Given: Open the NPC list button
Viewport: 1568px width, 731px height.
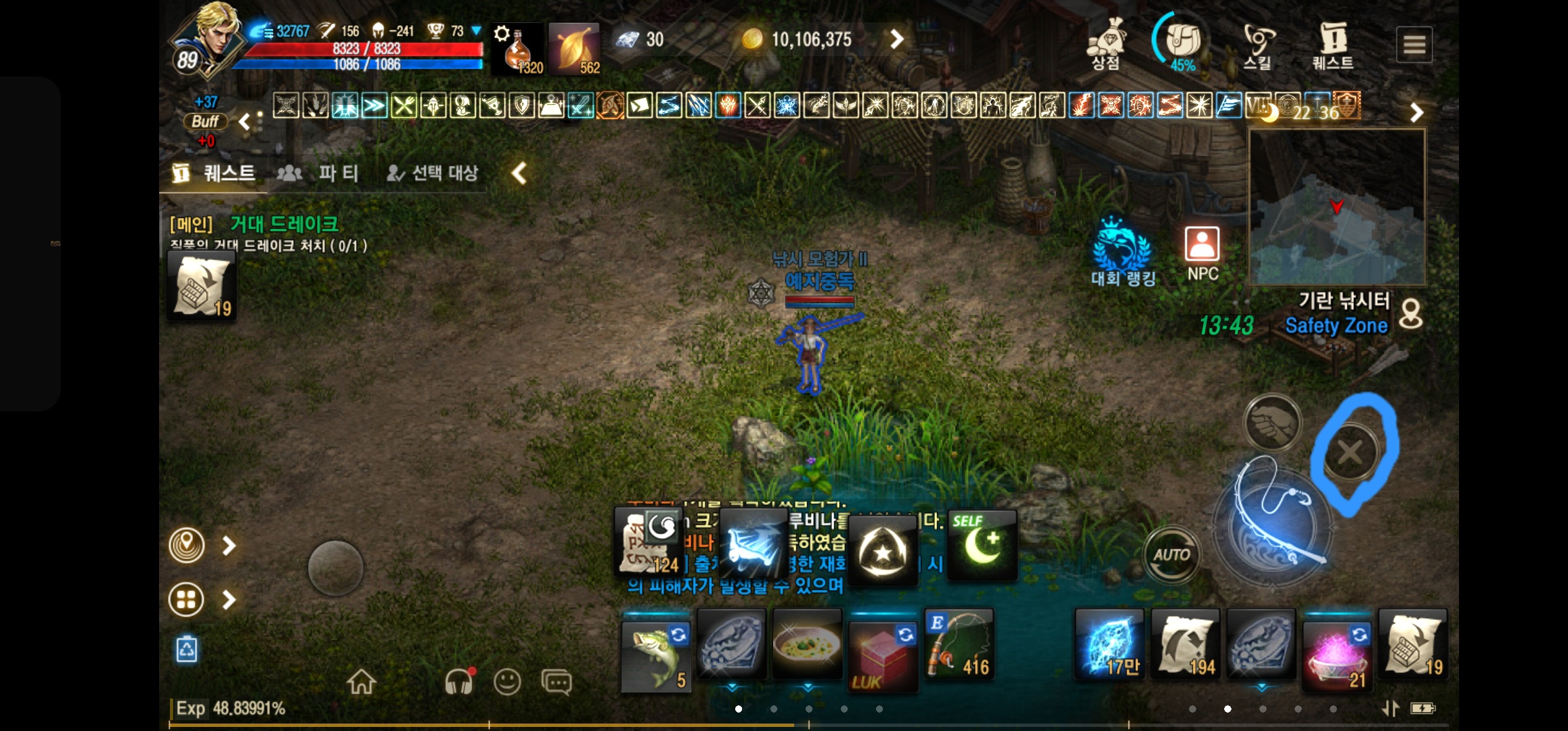Looking at the screenshot, I should [1202, 252].
